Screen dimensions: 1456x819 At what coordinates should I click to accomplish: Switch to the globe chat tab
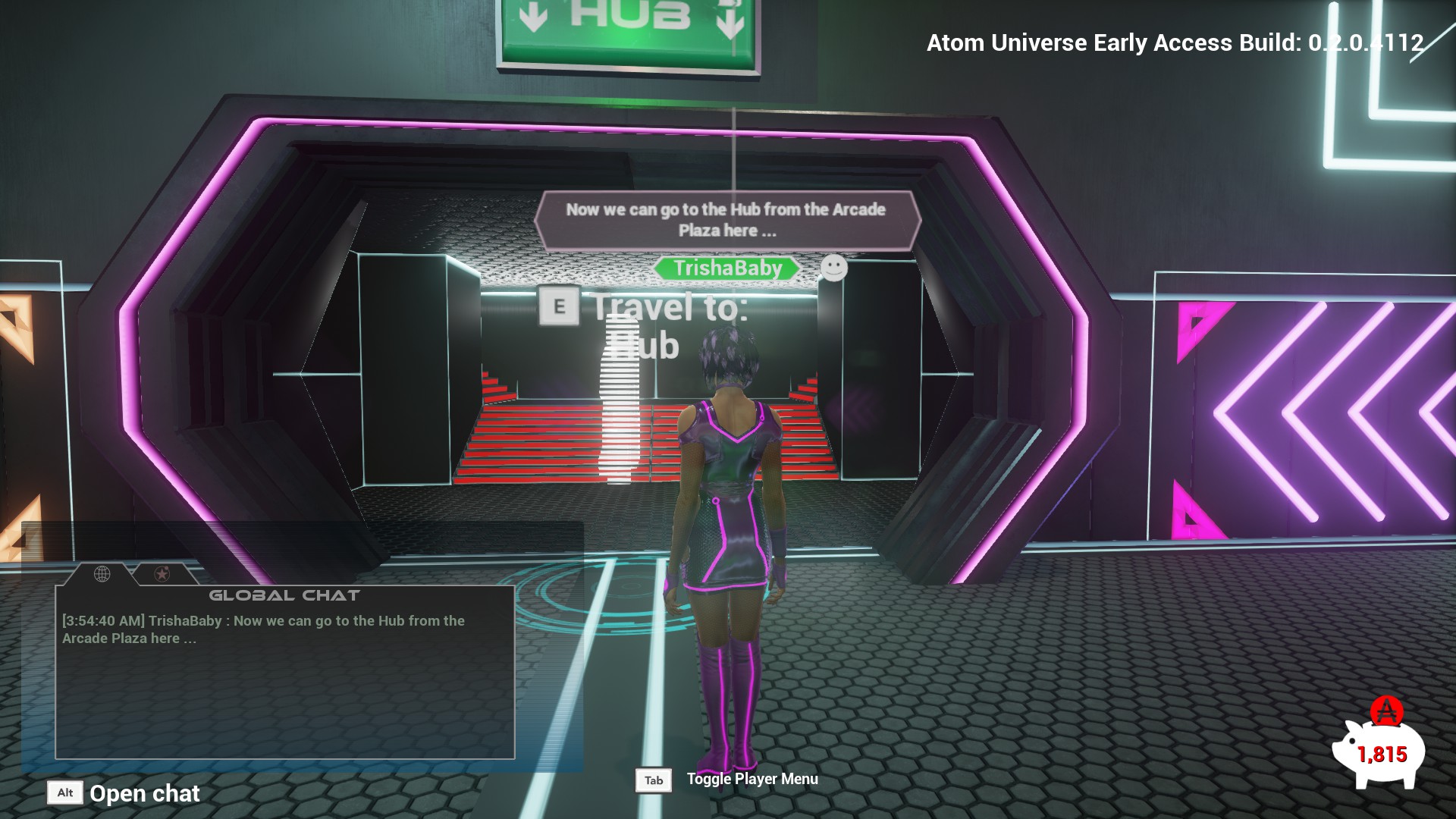[102, 574]
